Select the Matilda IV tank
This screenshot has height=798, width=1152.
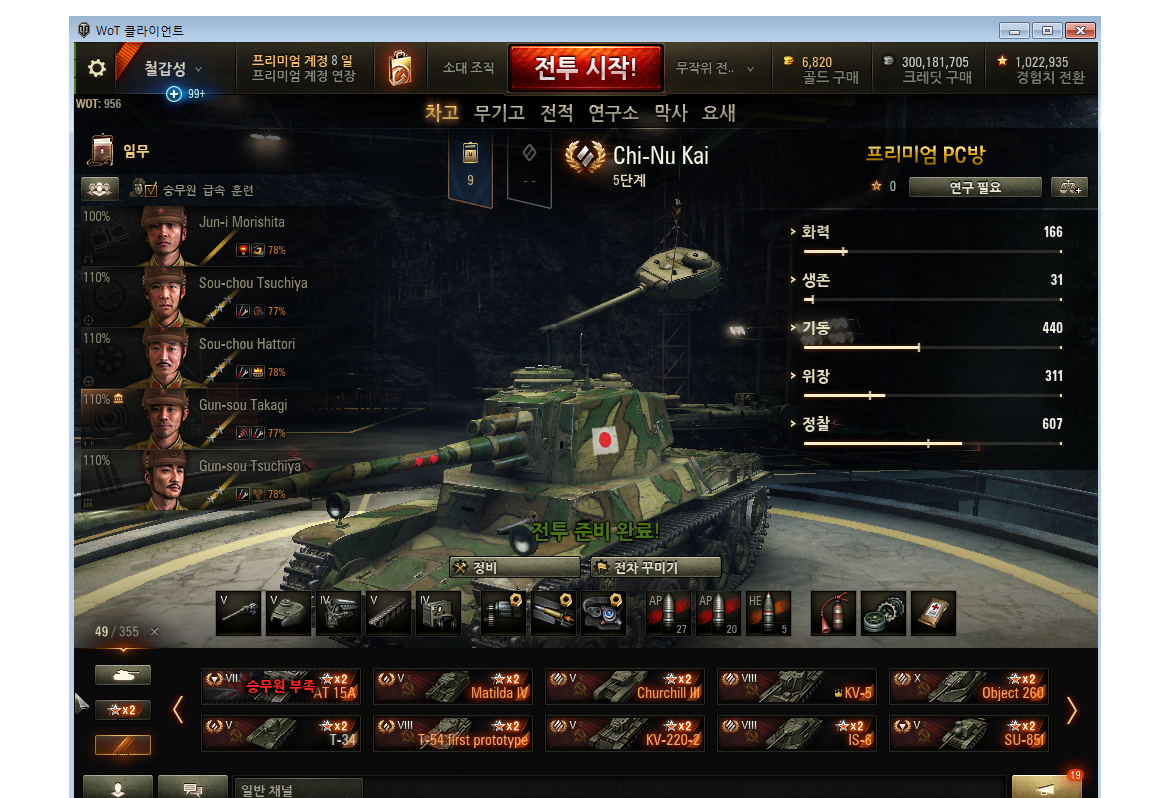(x=453, y=686)
